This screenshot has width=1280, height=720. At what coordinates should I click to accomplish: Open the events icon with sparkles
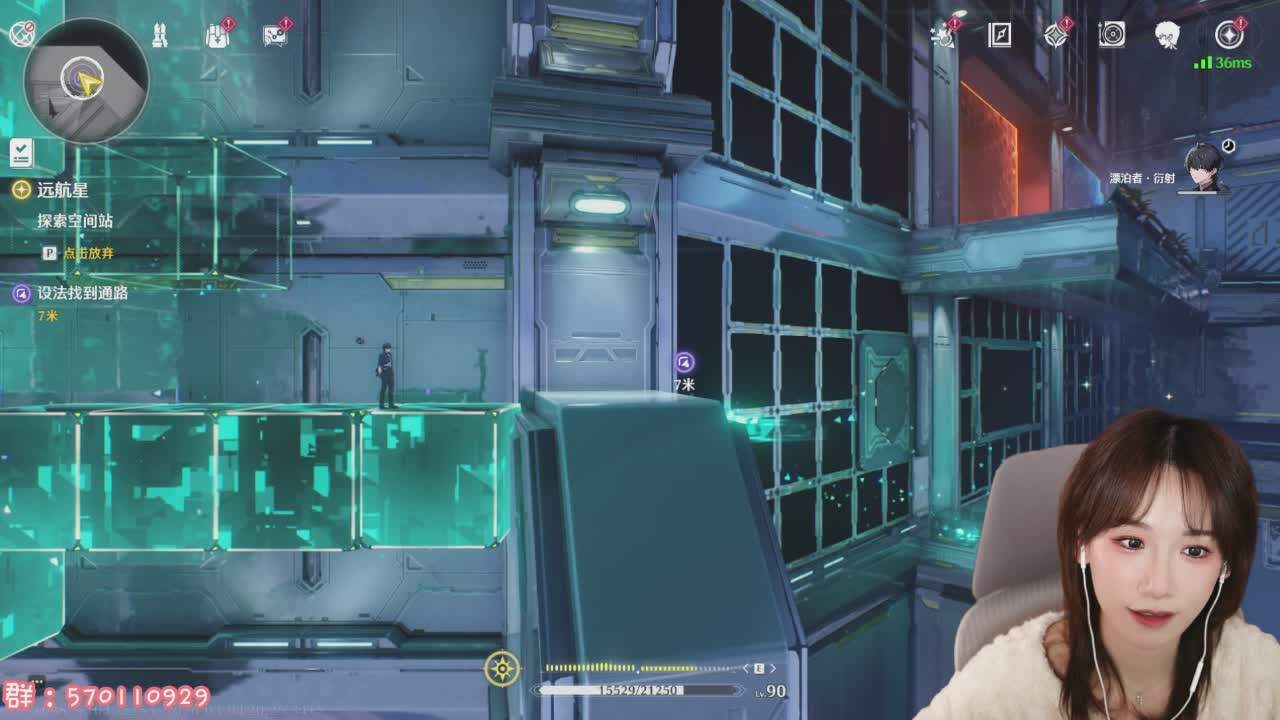tap(942, 35)
